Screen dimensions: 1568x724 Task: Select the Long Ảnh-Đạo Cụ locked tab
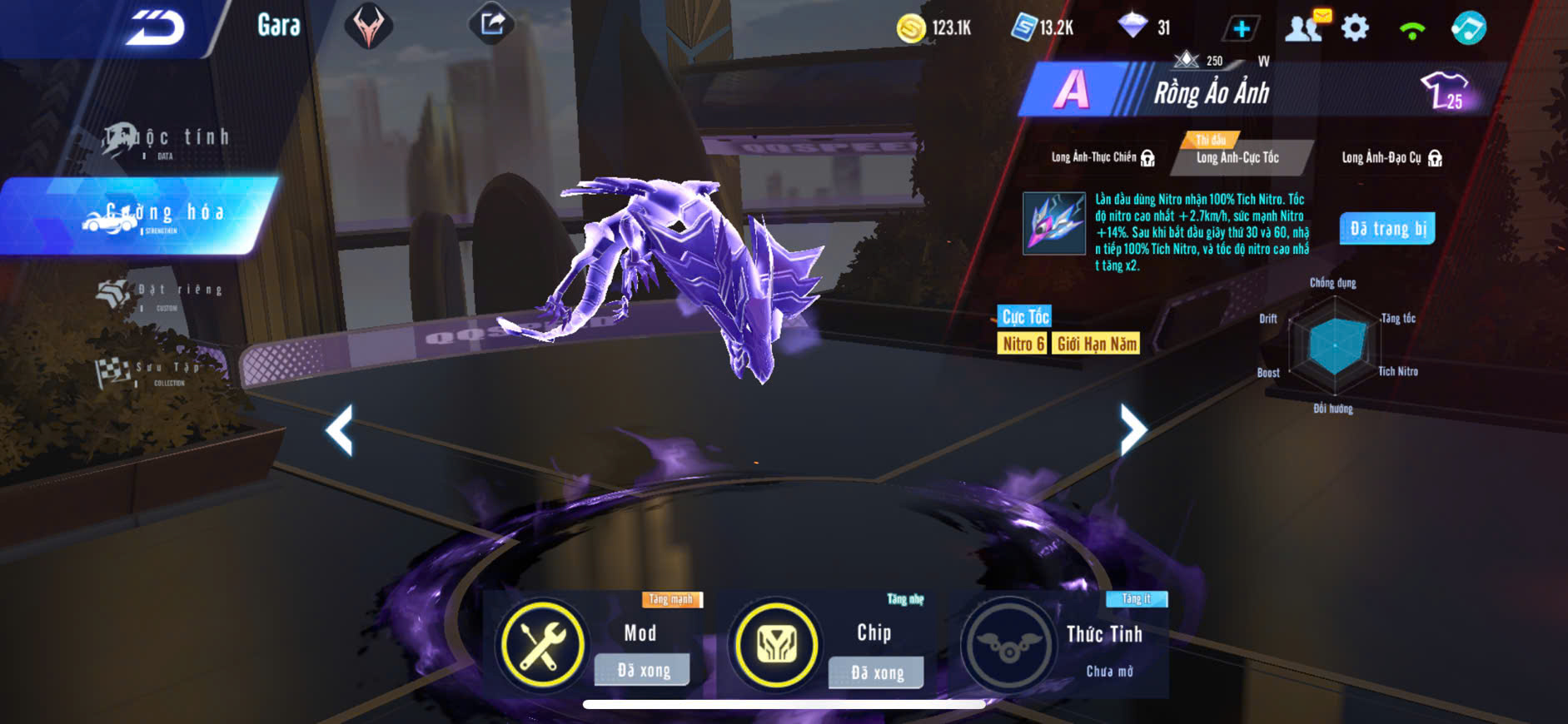tap(1390, 157)
